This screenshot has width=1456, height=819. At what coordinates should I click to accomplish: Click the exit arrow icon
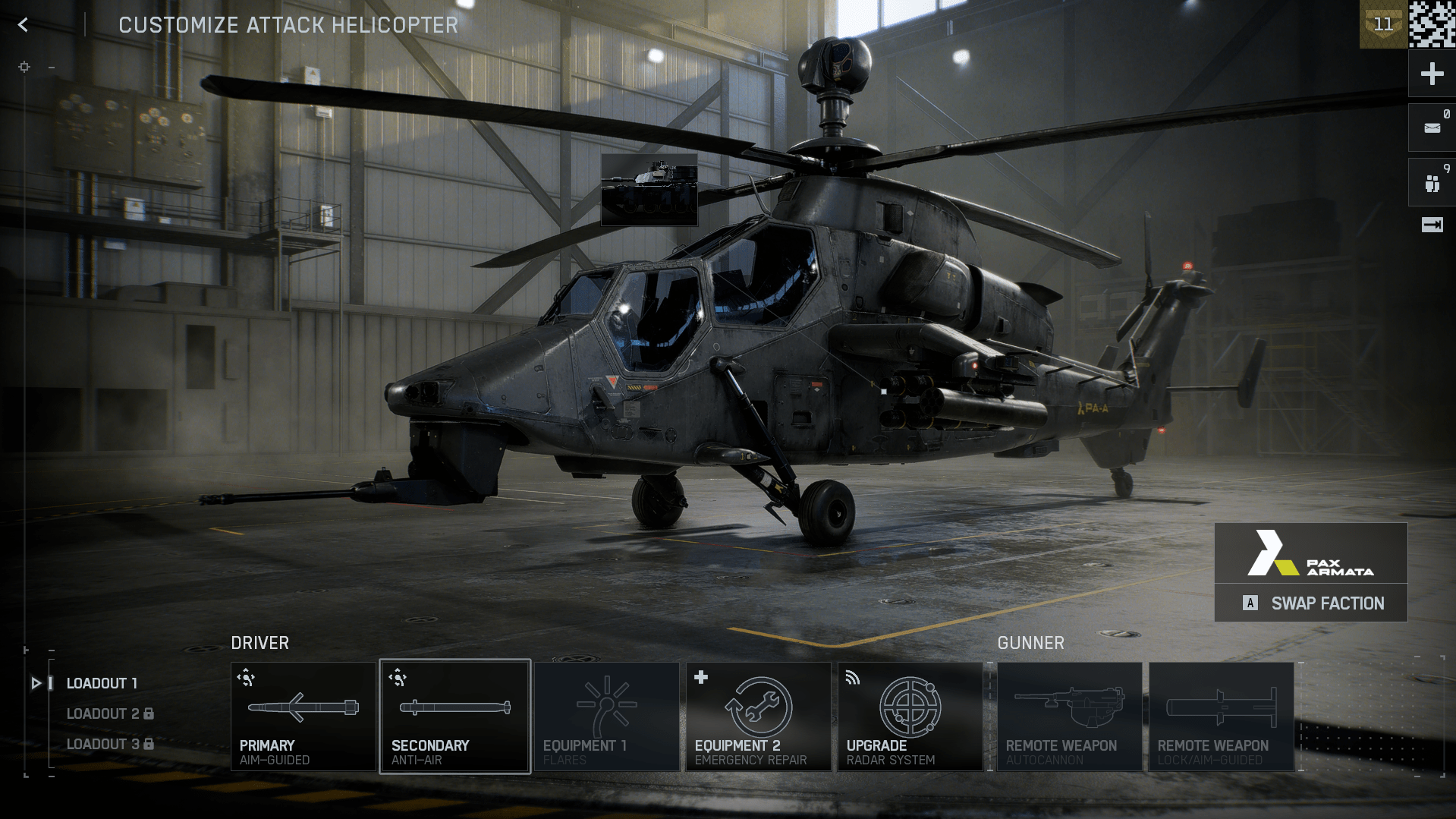1432,225
